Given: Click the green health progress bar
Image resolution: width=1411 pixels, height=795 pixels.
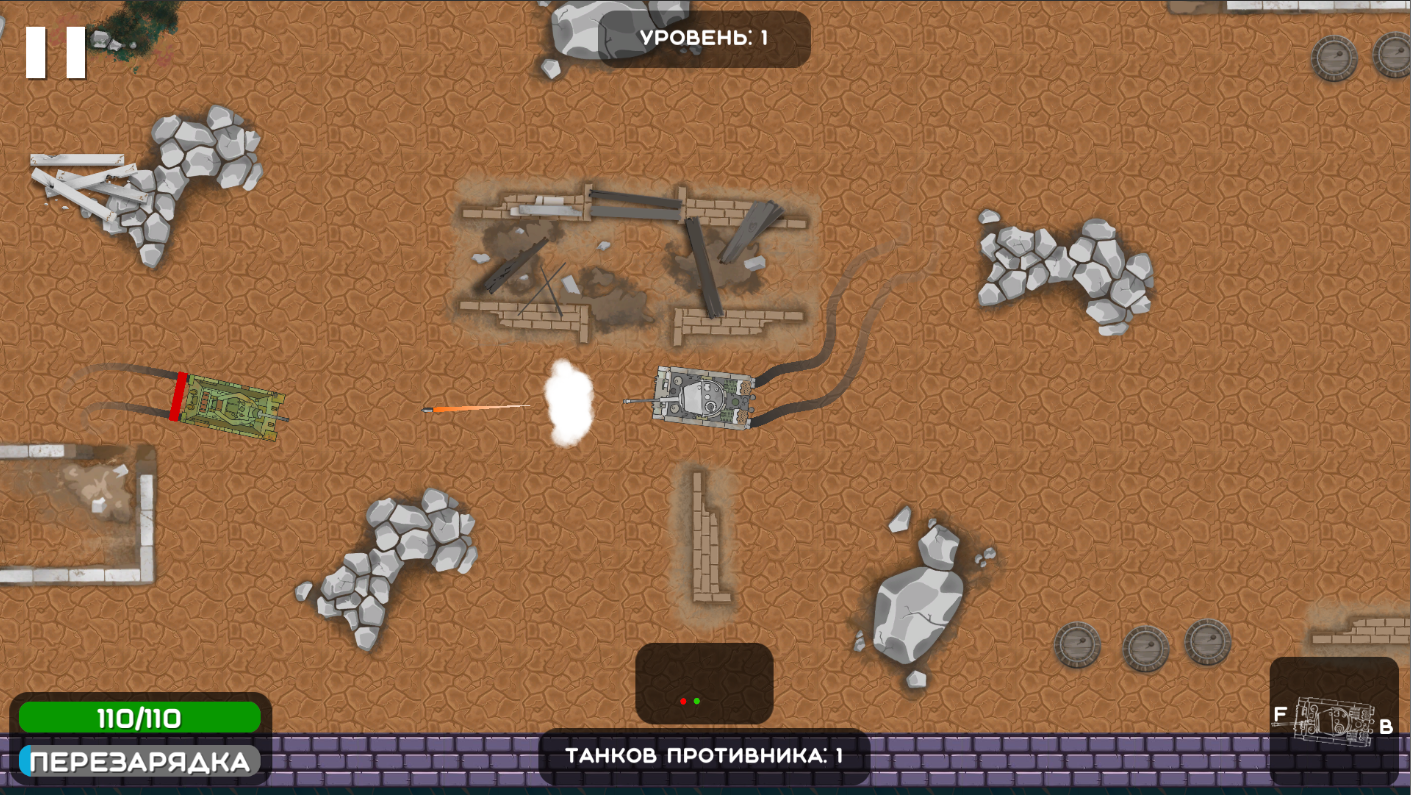Looking at the screenshot, I should point(140,716).
